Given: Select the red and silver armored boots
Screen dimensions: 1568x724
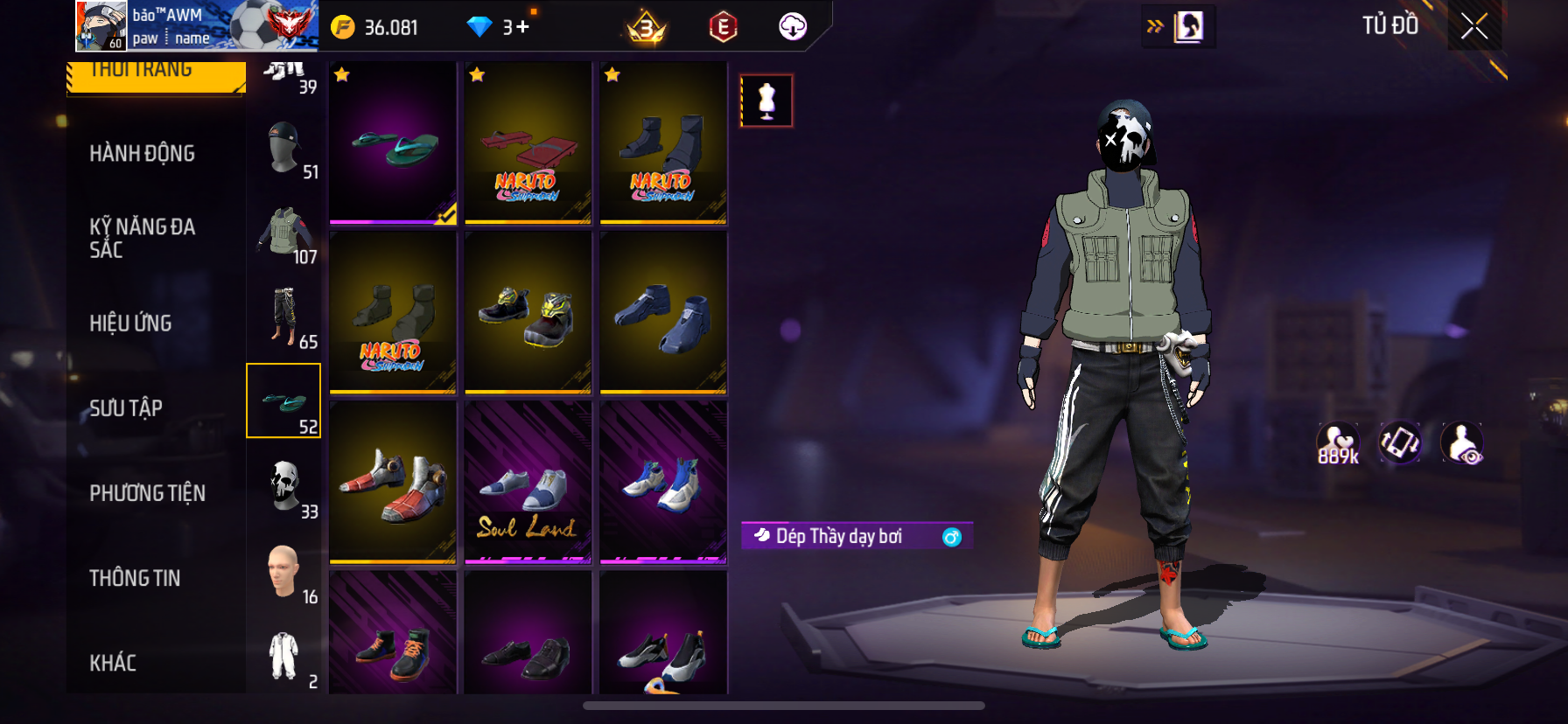Looking at the screenshot, I should [393, 483].
